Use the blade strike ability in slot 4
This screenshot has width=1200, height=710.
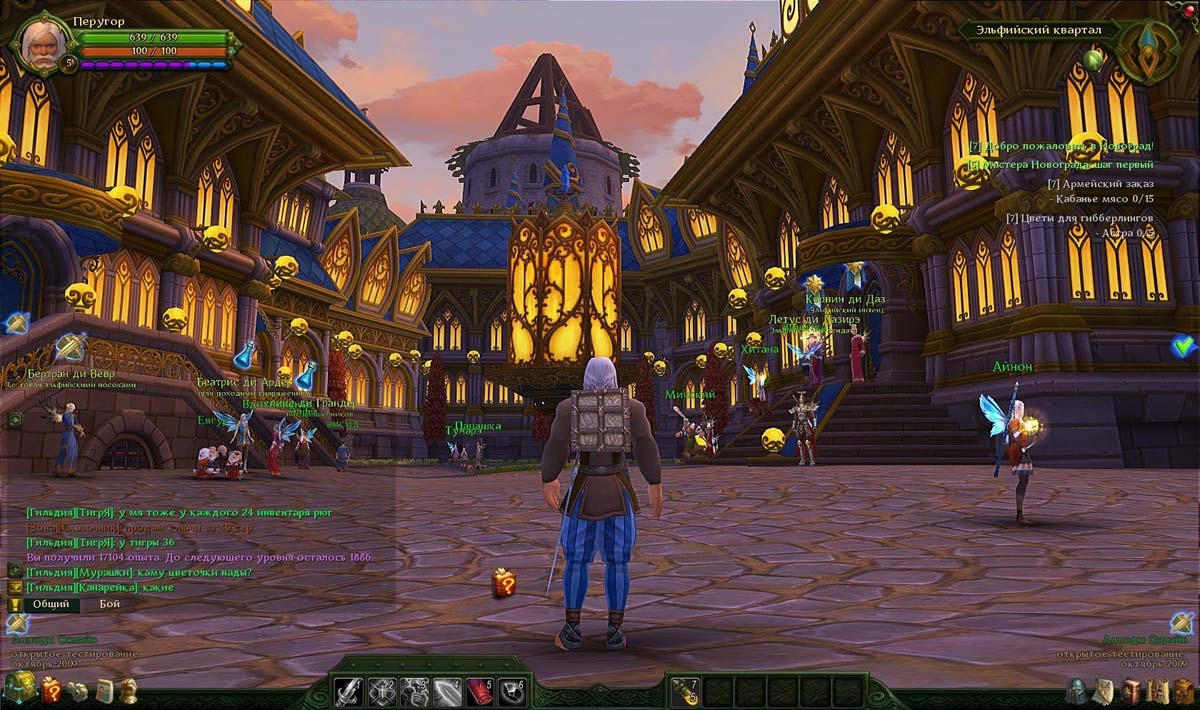pos(447,691)
